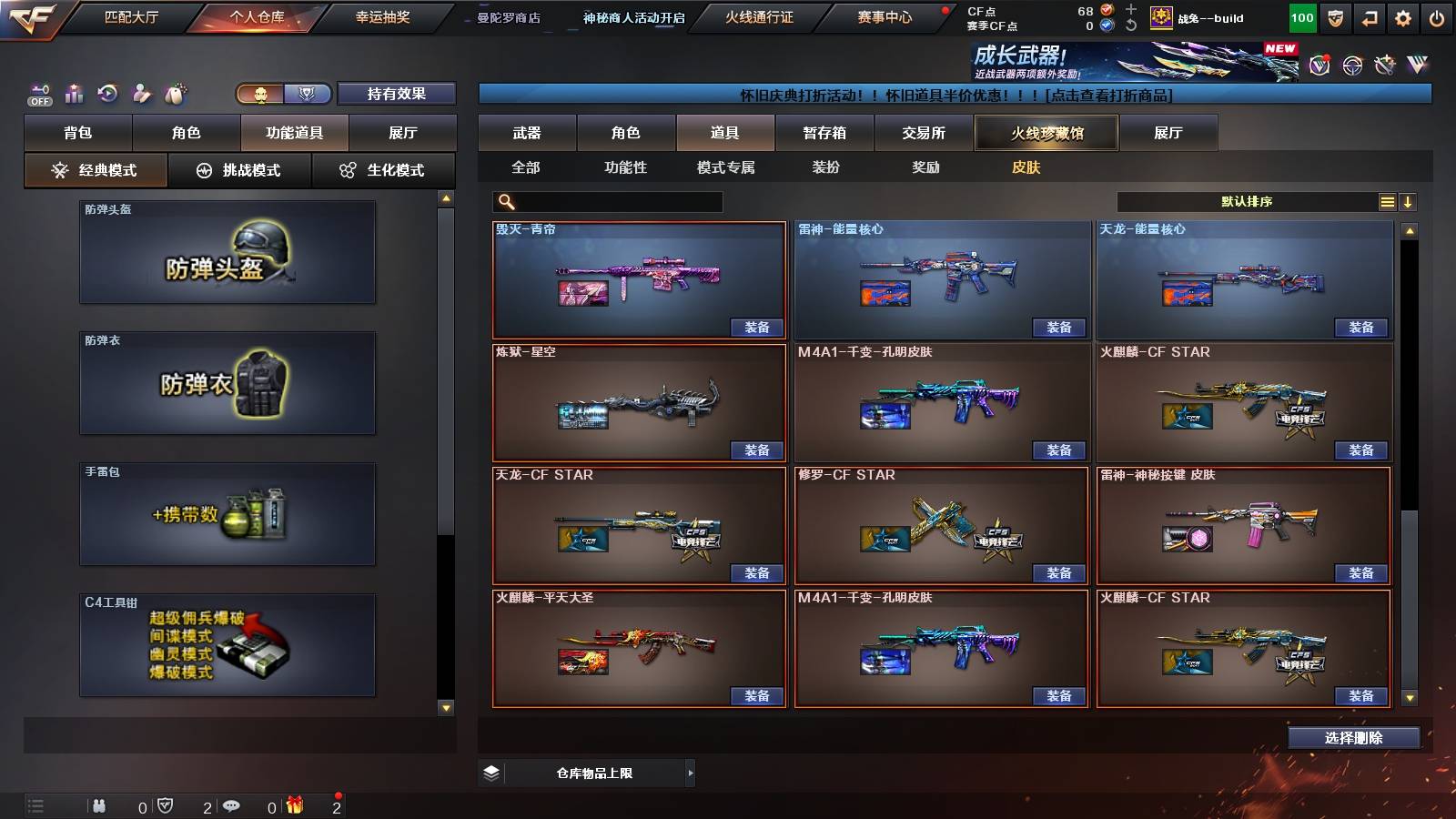Toggle the list view icon beside sorting

point(1387,201)
